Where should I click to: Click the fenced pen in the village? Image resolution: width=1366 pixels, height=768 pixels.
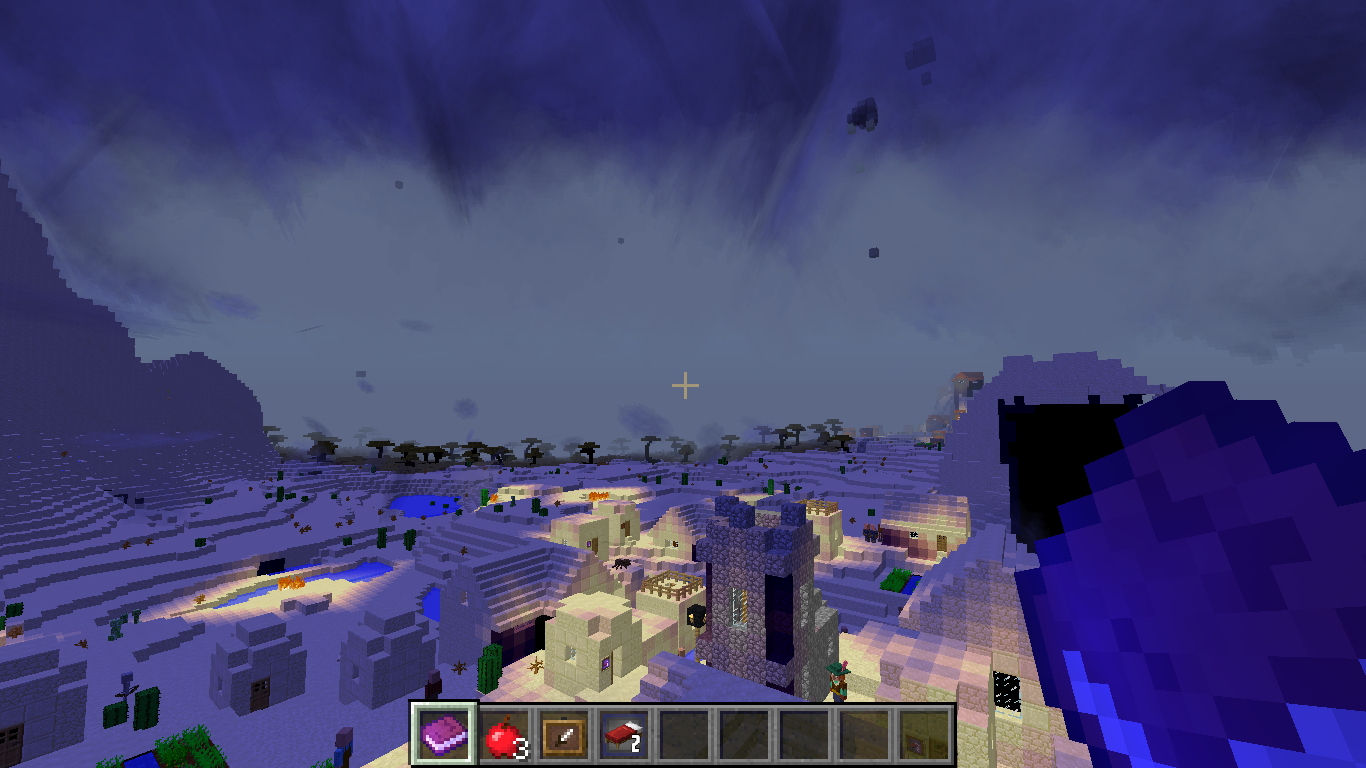670,583
